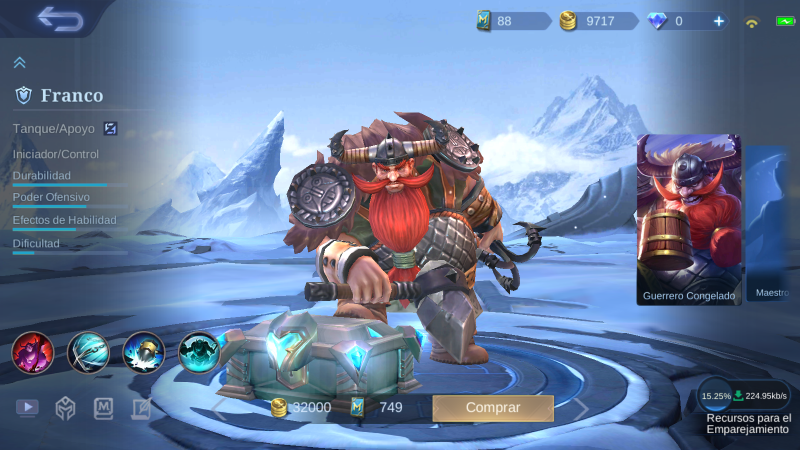Viewport: 800px width, 450px height.
Task: Open the book icon marked M
Action: click(104, 407)
